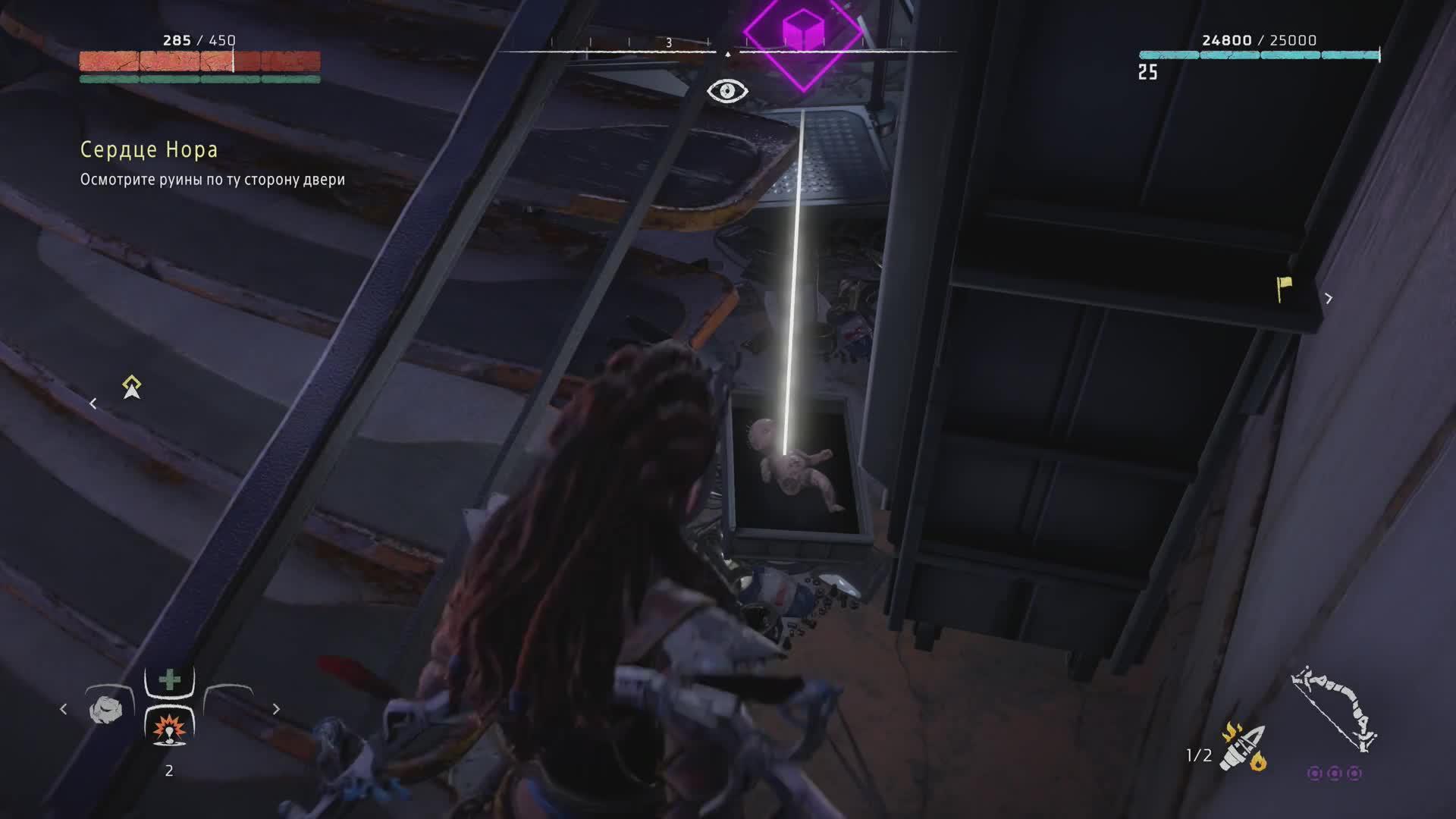Screen dimensions: 1456x819
Task: Use the green cross medicine pouch
Action: 170,679
